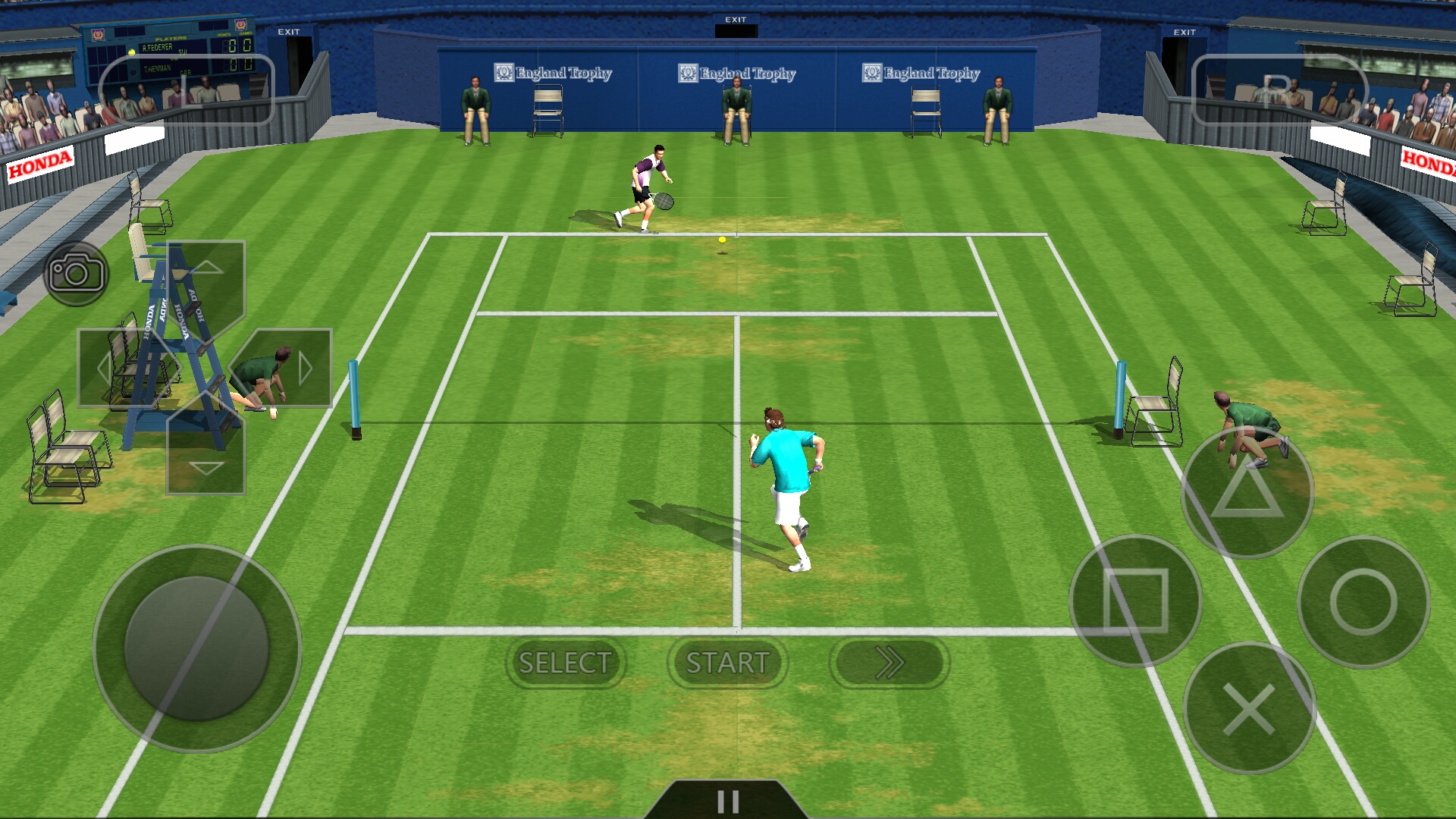Tap the SELECT button

pyautogui.click(x=565, y=663)
